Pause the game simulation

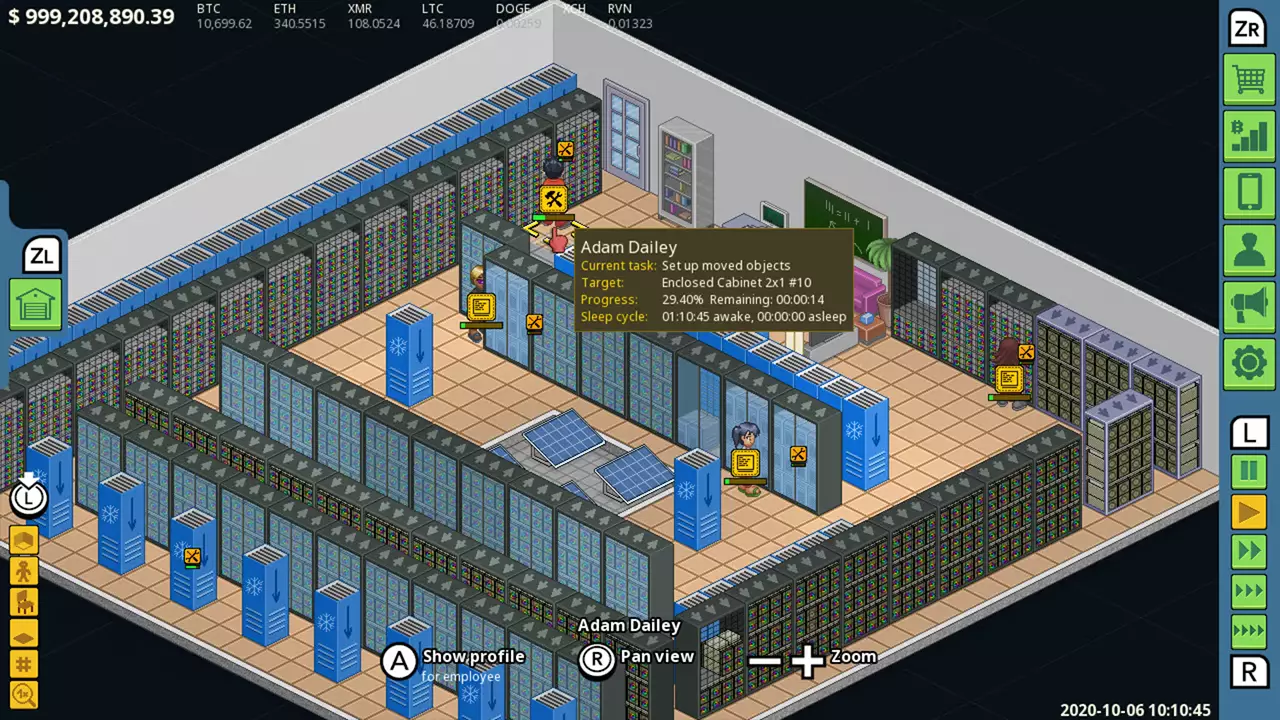[1249, 472]
